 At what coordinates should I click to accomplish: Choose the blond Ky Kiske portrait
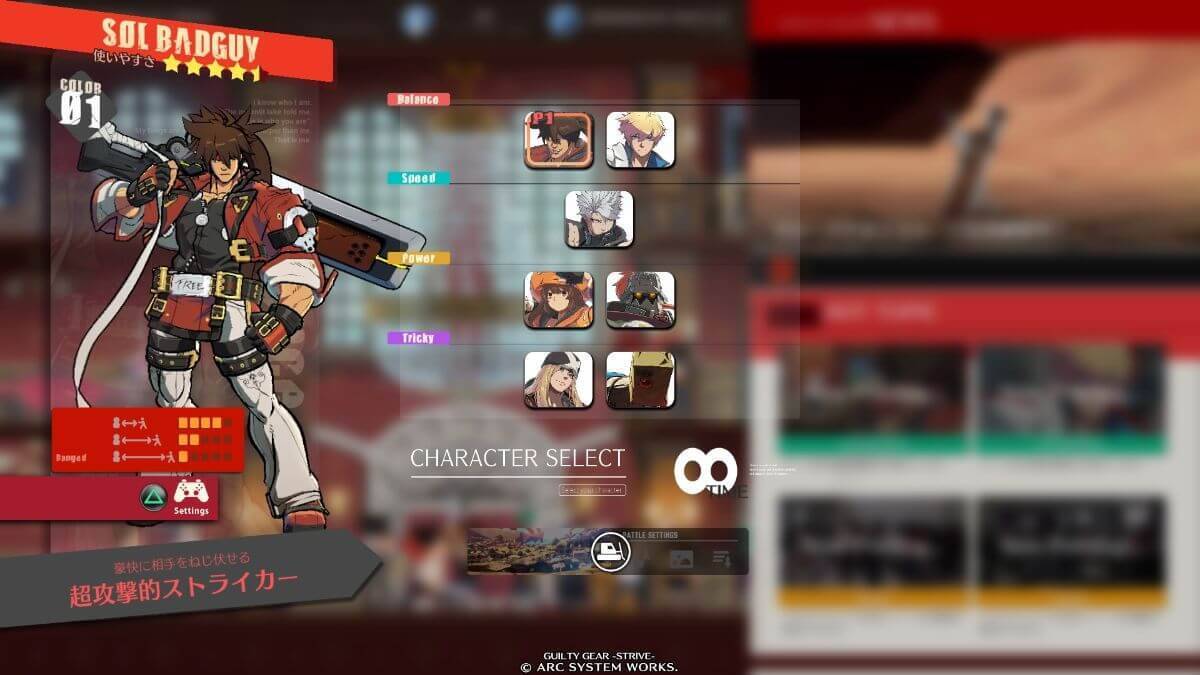(x=640, y=140)
